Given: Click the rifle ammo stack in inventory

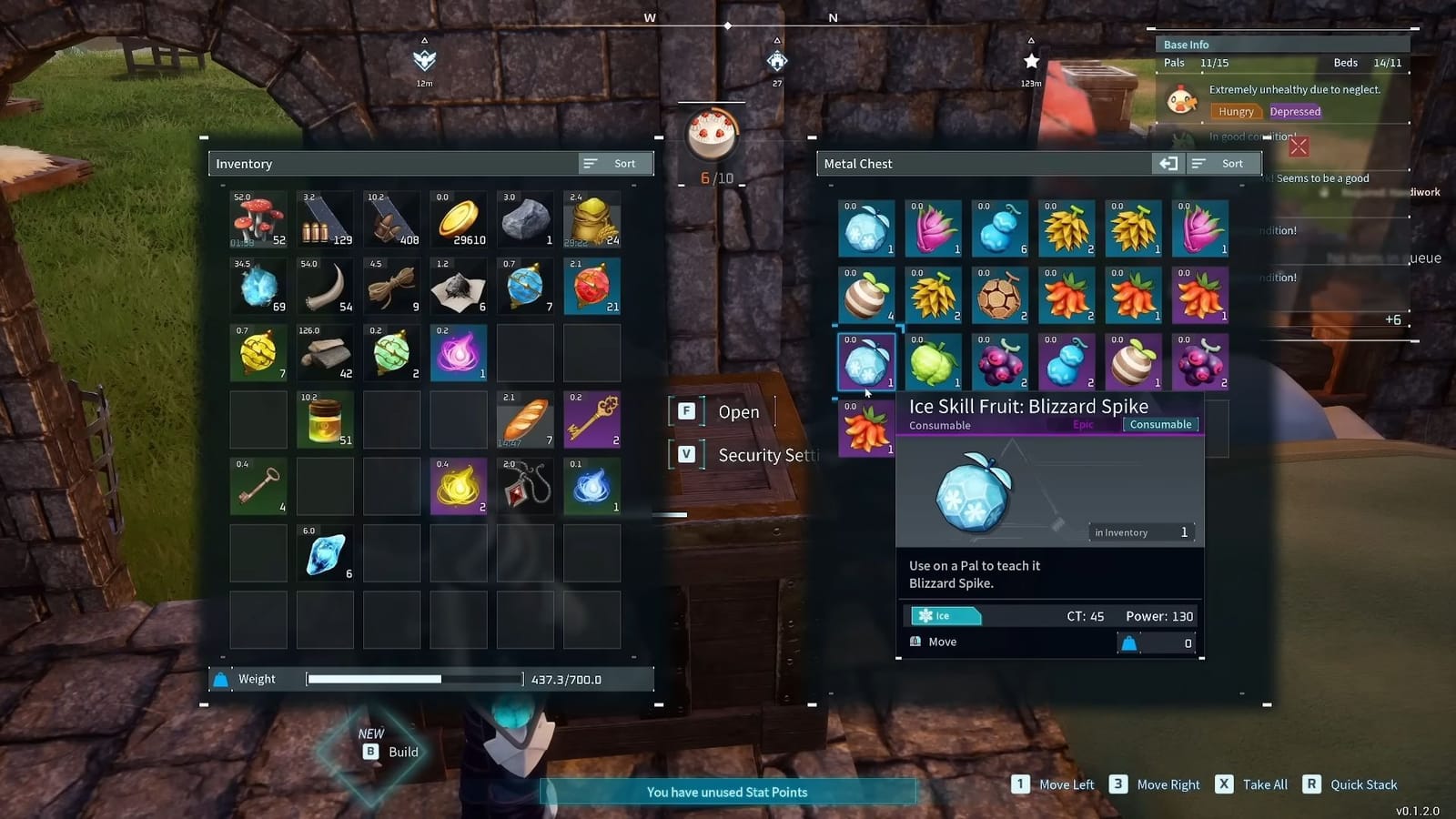Looking at the screenshot, I should (x=325, y=218).
